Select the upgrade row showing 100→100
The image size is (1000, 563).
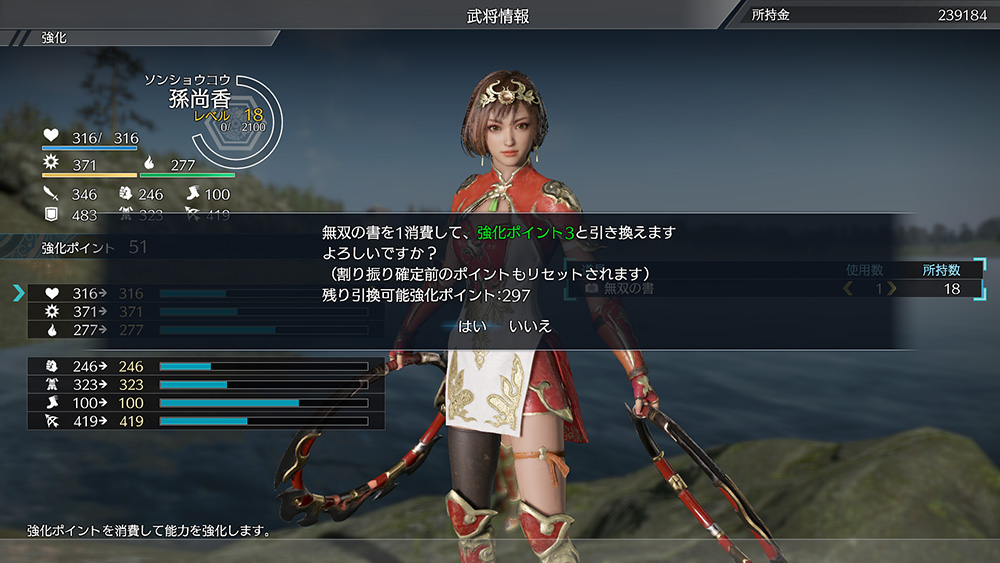205,403
